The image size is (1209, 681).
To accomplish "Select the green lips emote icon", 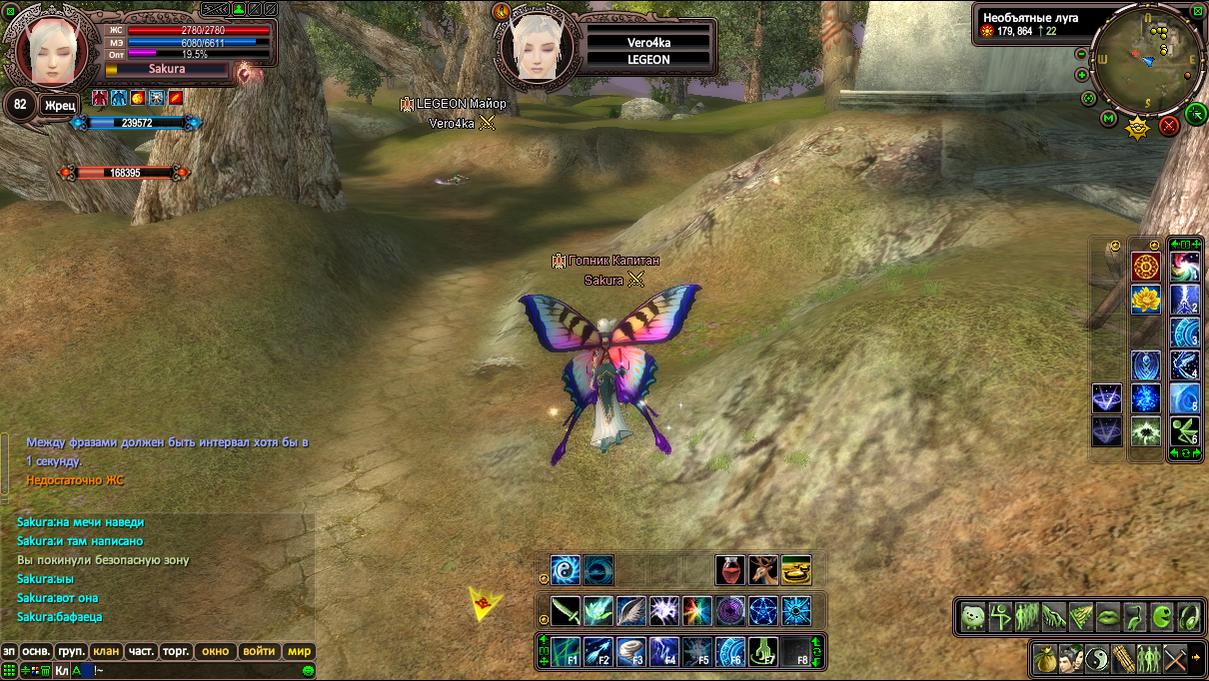I will [1108, 617].
